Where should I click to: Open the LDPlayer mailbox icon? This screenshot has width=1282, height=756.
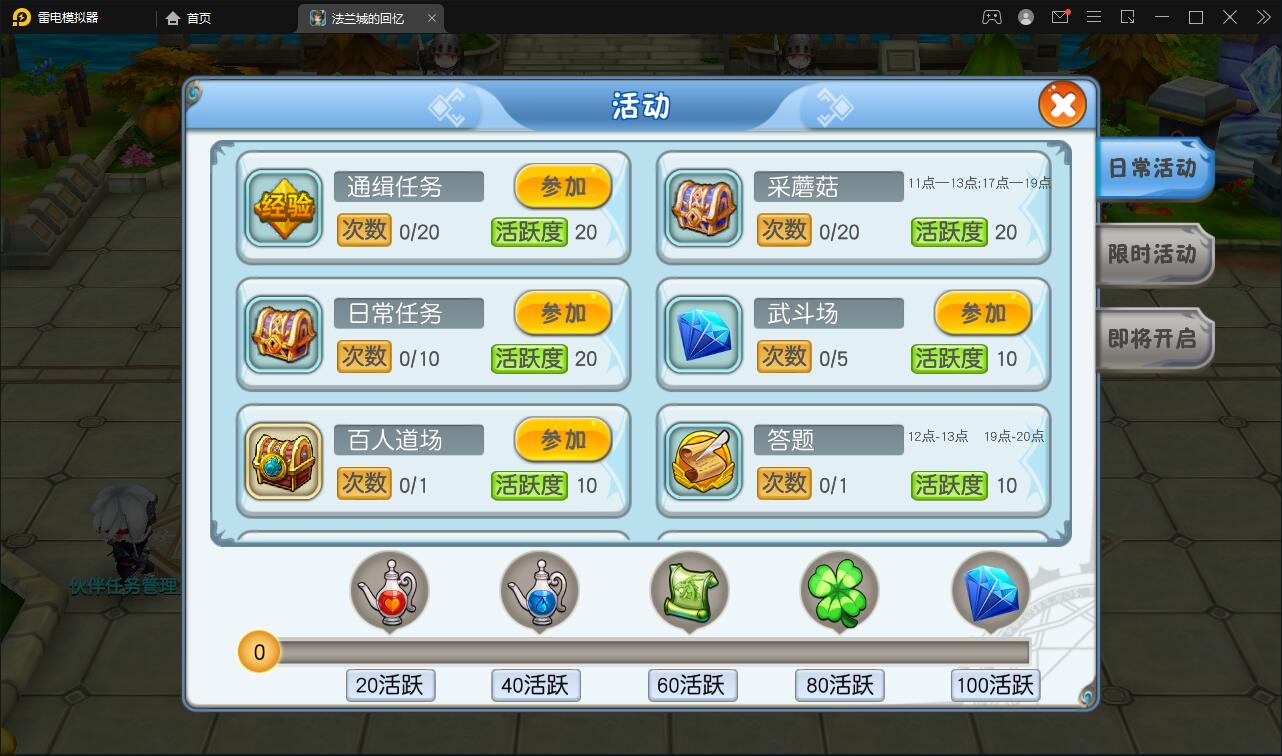1061,17
